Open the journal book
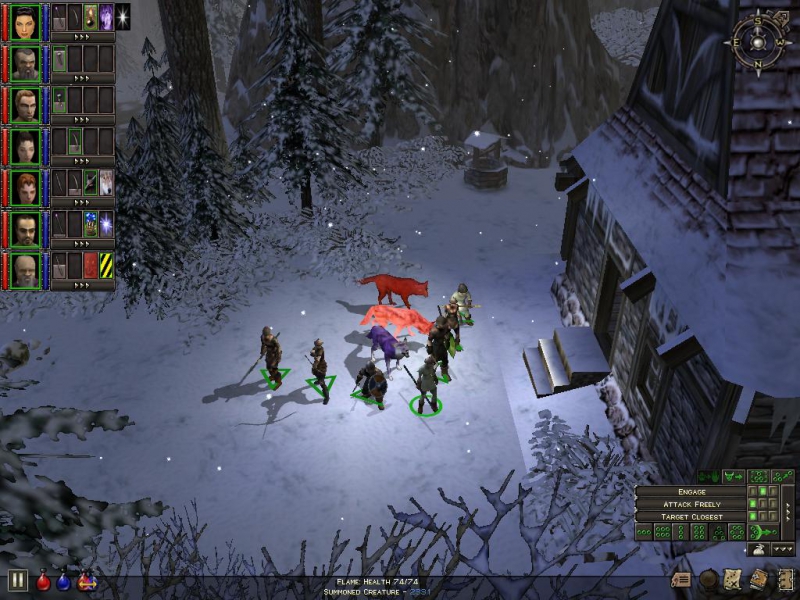The image size is (800, 600). (x=760, y=579)
